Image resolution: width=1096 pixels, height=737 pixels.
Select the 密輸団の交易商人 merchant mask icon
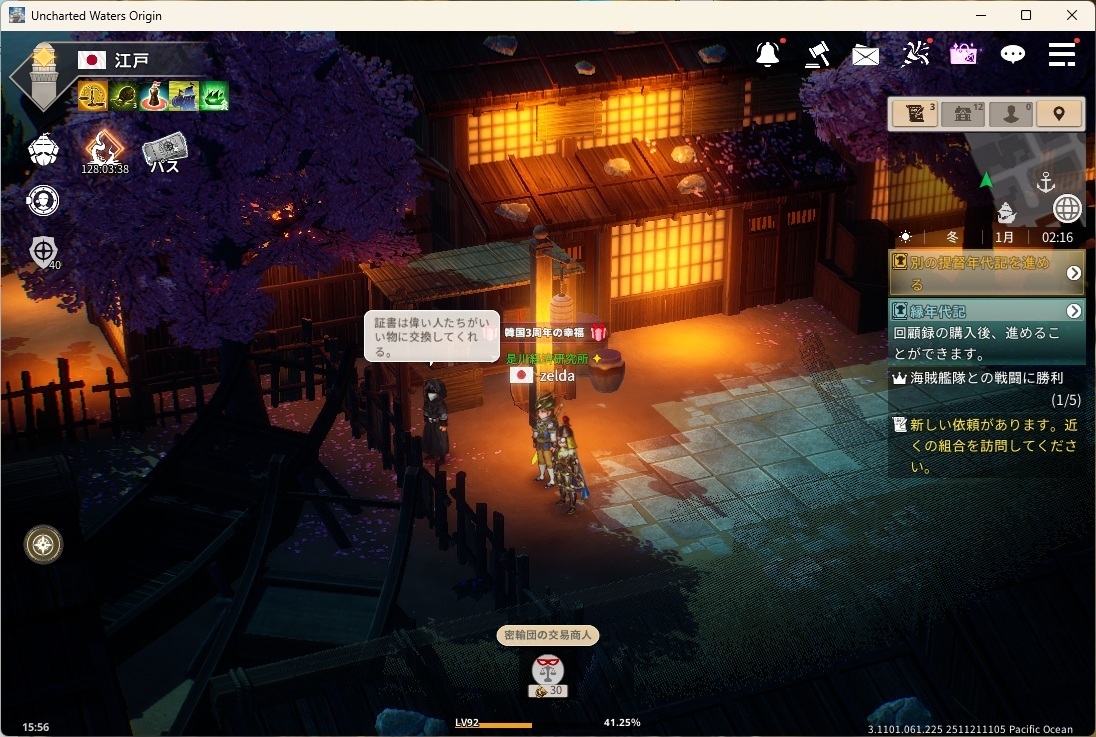pyautogui.click(x=547, y=669)
